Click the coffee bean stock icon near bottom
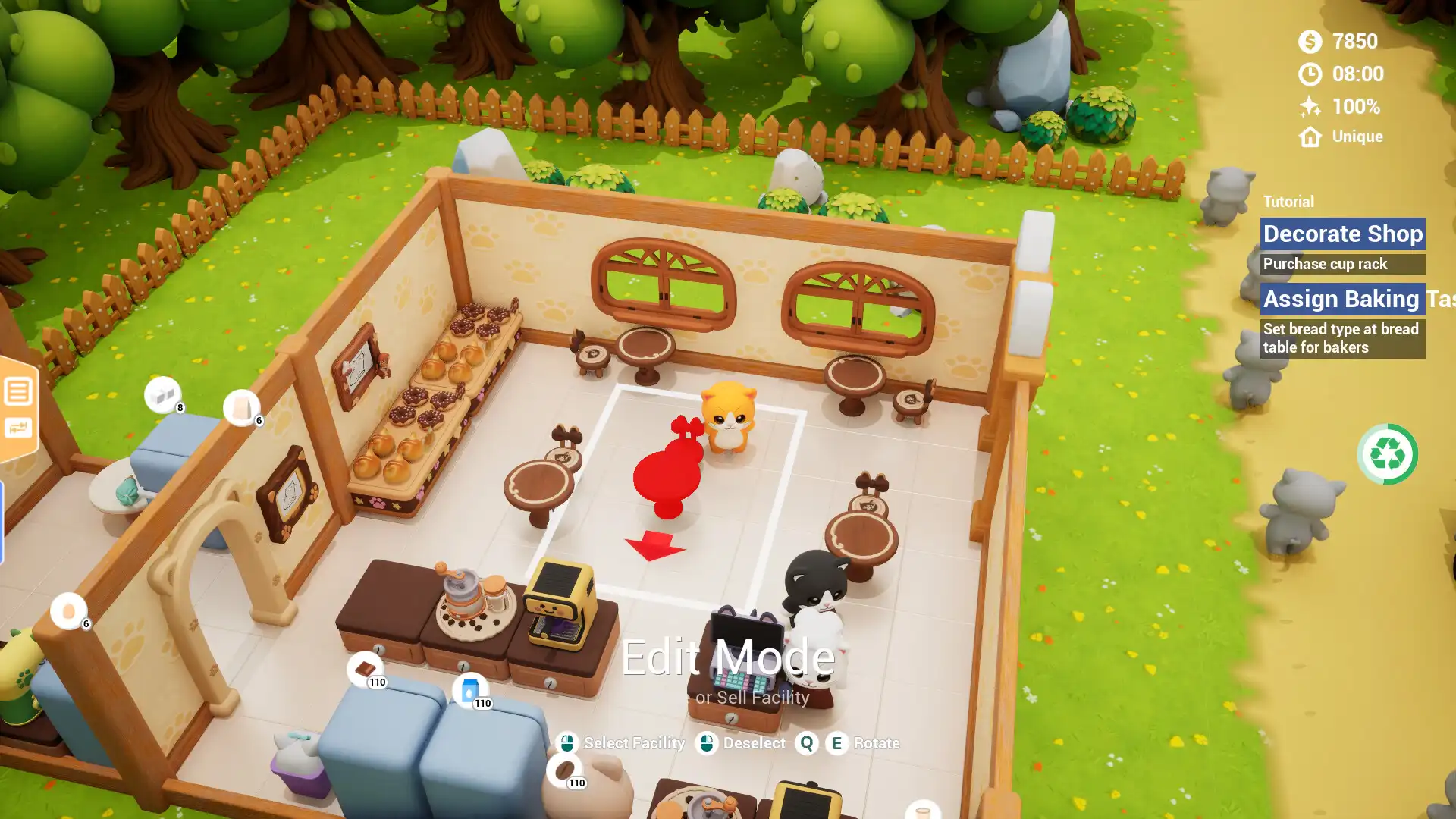This screenshot has width=1456, height=819. pos(565,770)
